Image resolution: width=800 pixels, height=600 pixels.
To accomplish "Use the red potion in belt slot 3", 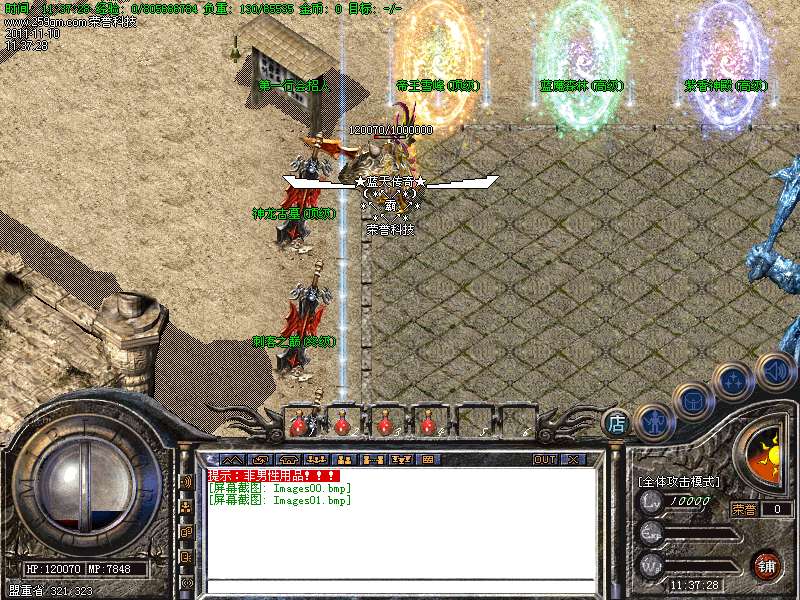I will [x=385, y=424].
